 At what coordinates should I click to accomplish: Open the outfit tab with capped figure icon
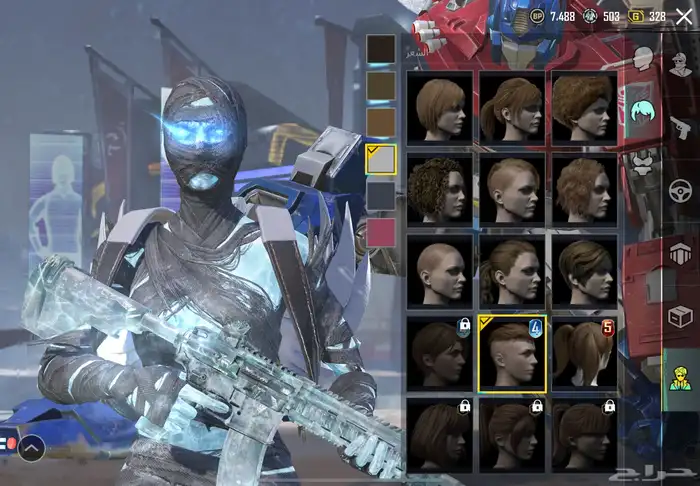tap(682, 66)
